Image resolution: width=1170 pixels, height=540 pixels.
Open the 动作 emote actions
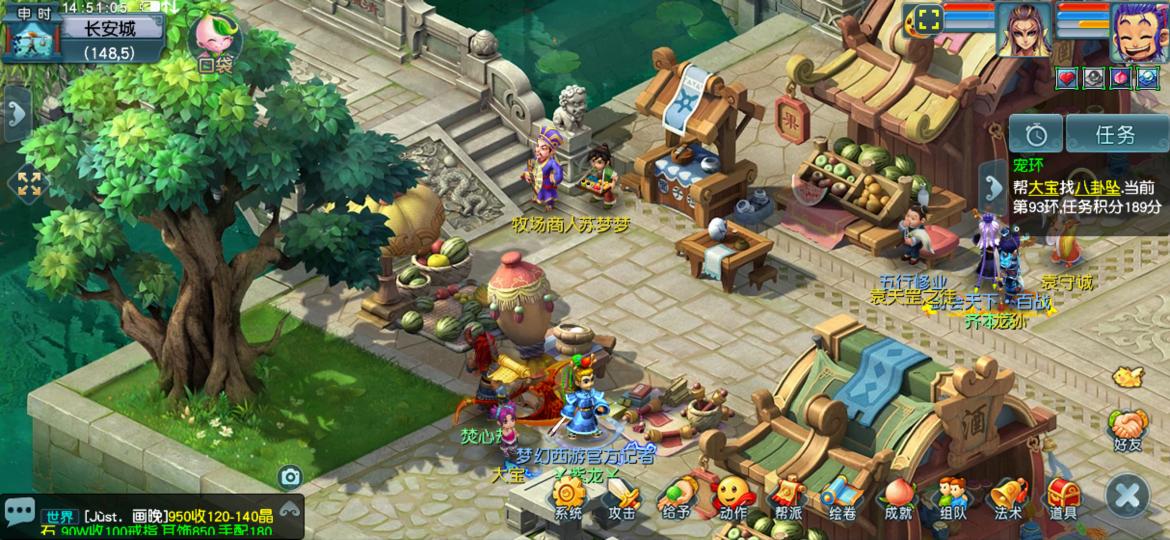coord(732,495)
